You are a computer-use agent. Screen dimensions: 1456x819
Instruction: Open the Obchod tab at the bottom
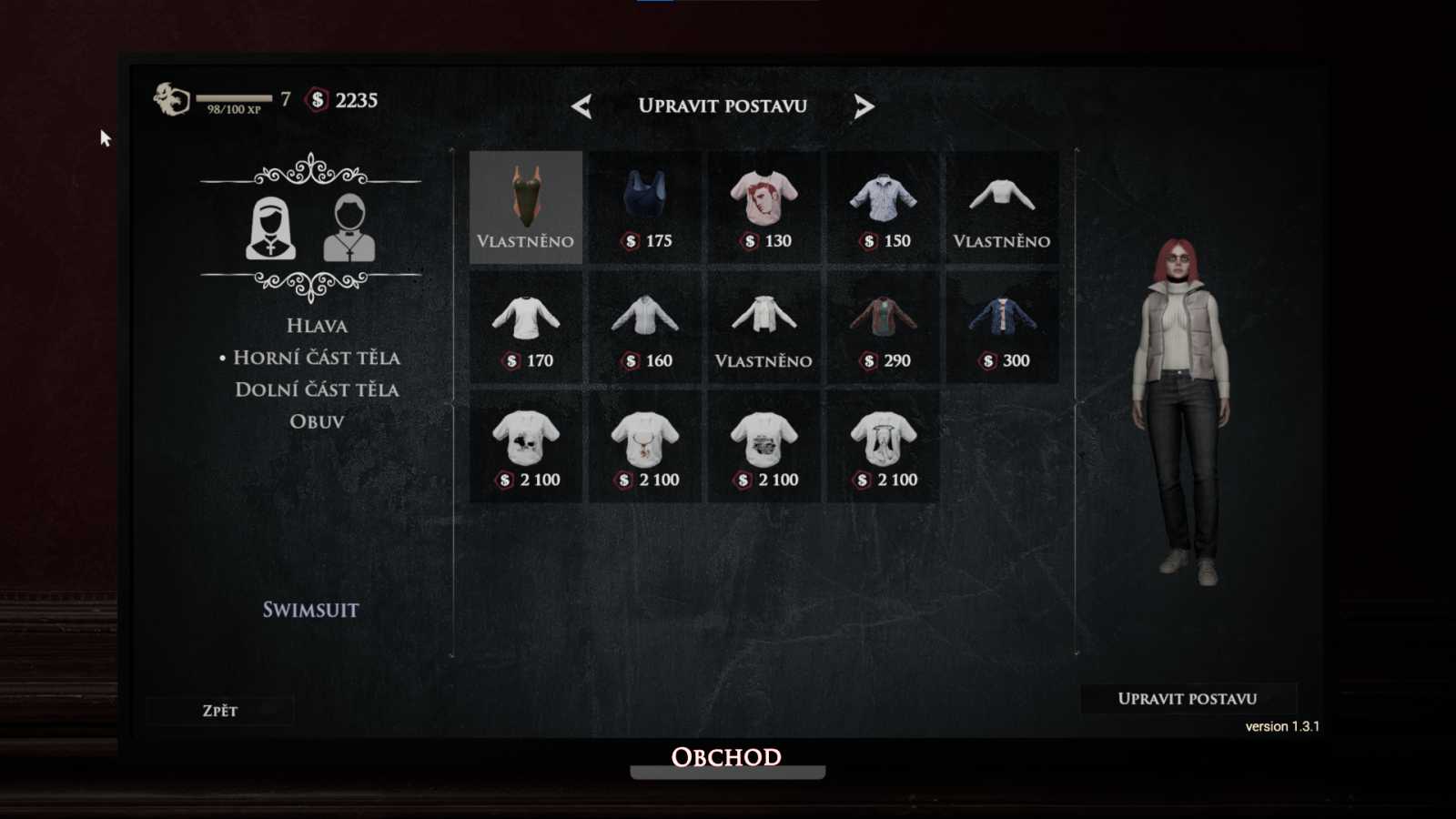click(x=725, y=757)
